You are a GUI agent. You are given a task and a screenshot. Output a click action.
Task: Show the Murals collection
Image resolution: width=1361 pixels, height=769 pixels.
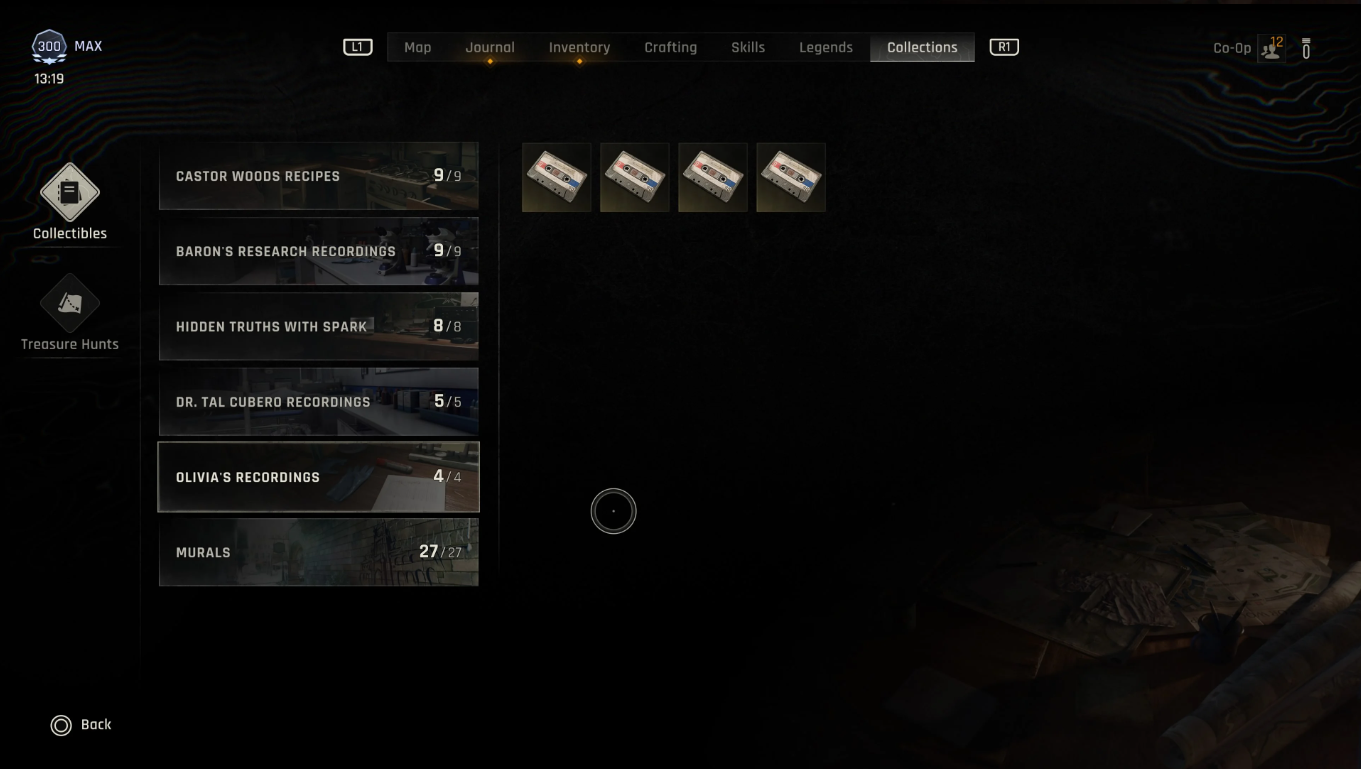tap(318, 552)
